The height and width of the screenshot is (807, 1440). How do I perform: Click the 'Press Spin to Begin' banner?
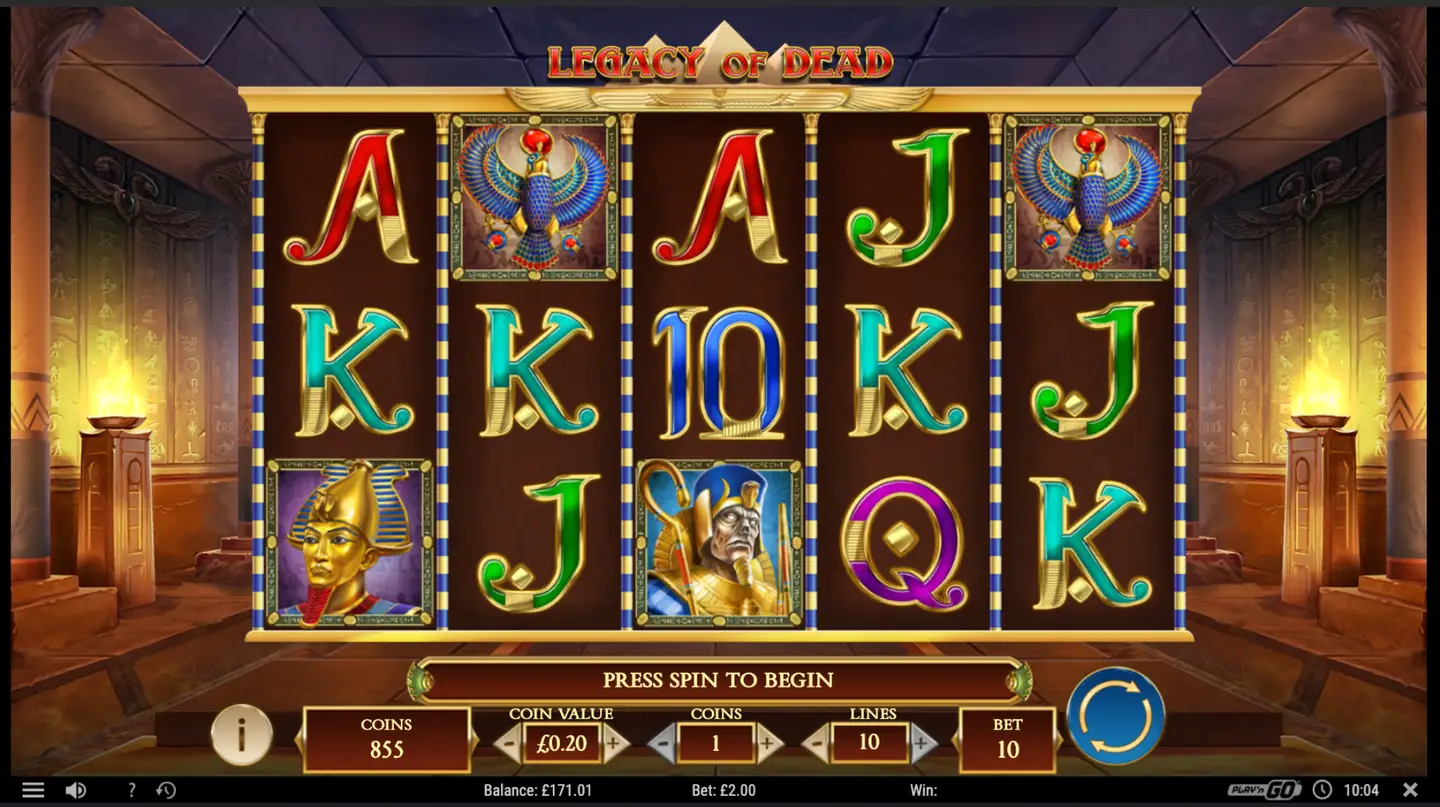pos(719,680)
